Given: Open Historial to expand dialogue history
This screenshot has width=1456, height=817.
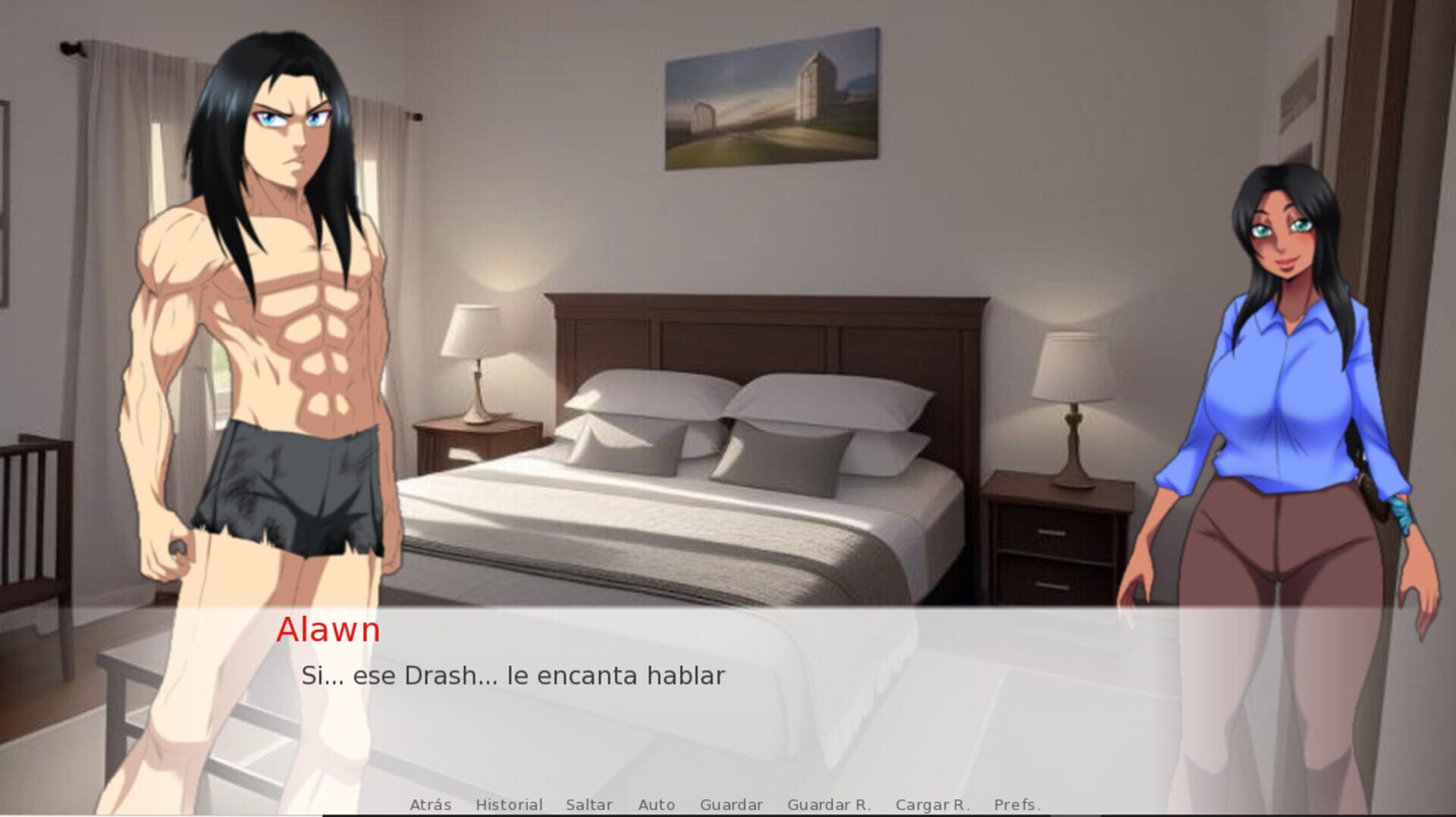Looking at the screenshot, I should tap(509, 805).
